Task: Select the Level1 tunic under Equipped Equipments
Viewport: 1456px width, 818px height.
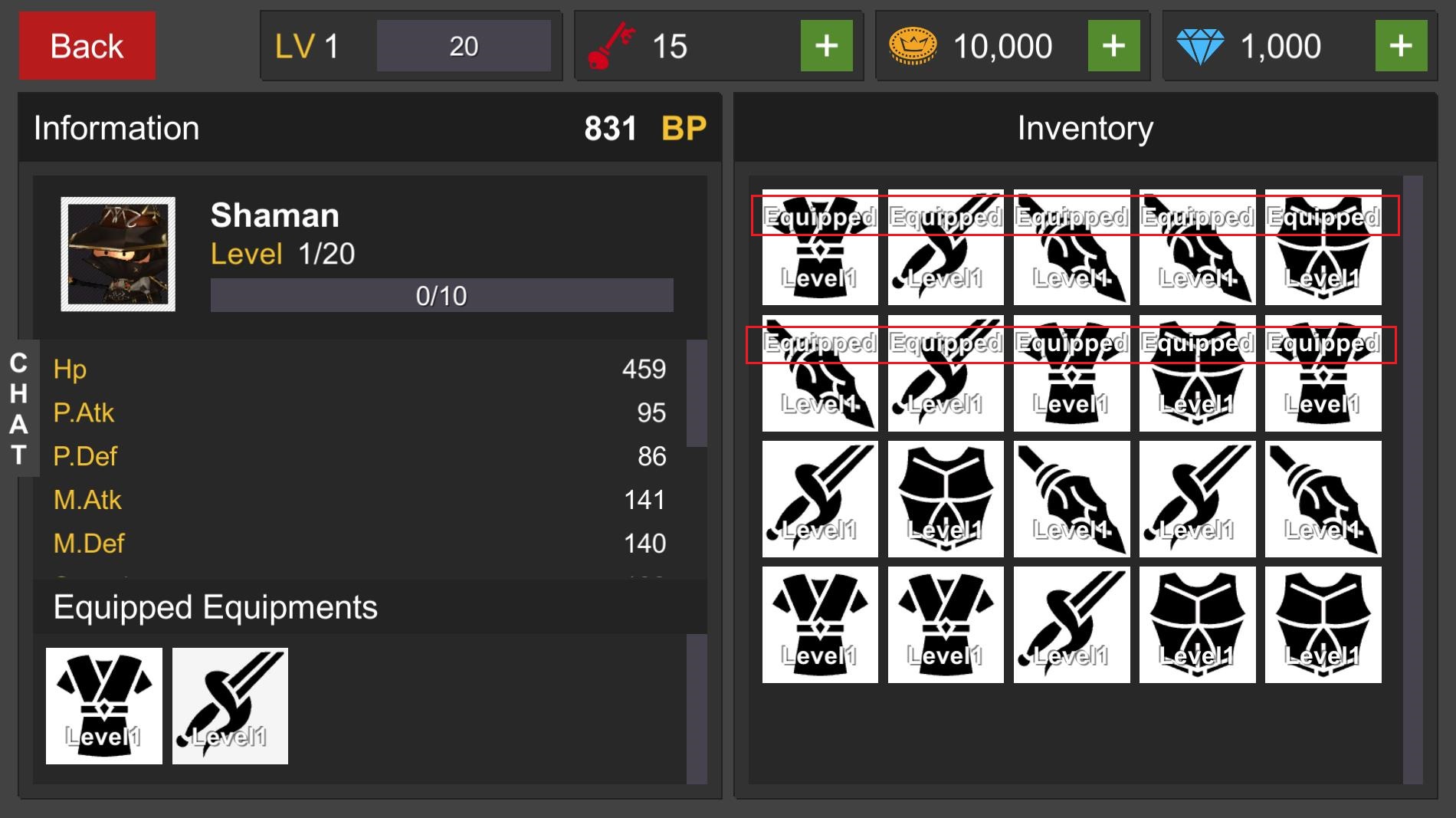Action: coord(103,706)
